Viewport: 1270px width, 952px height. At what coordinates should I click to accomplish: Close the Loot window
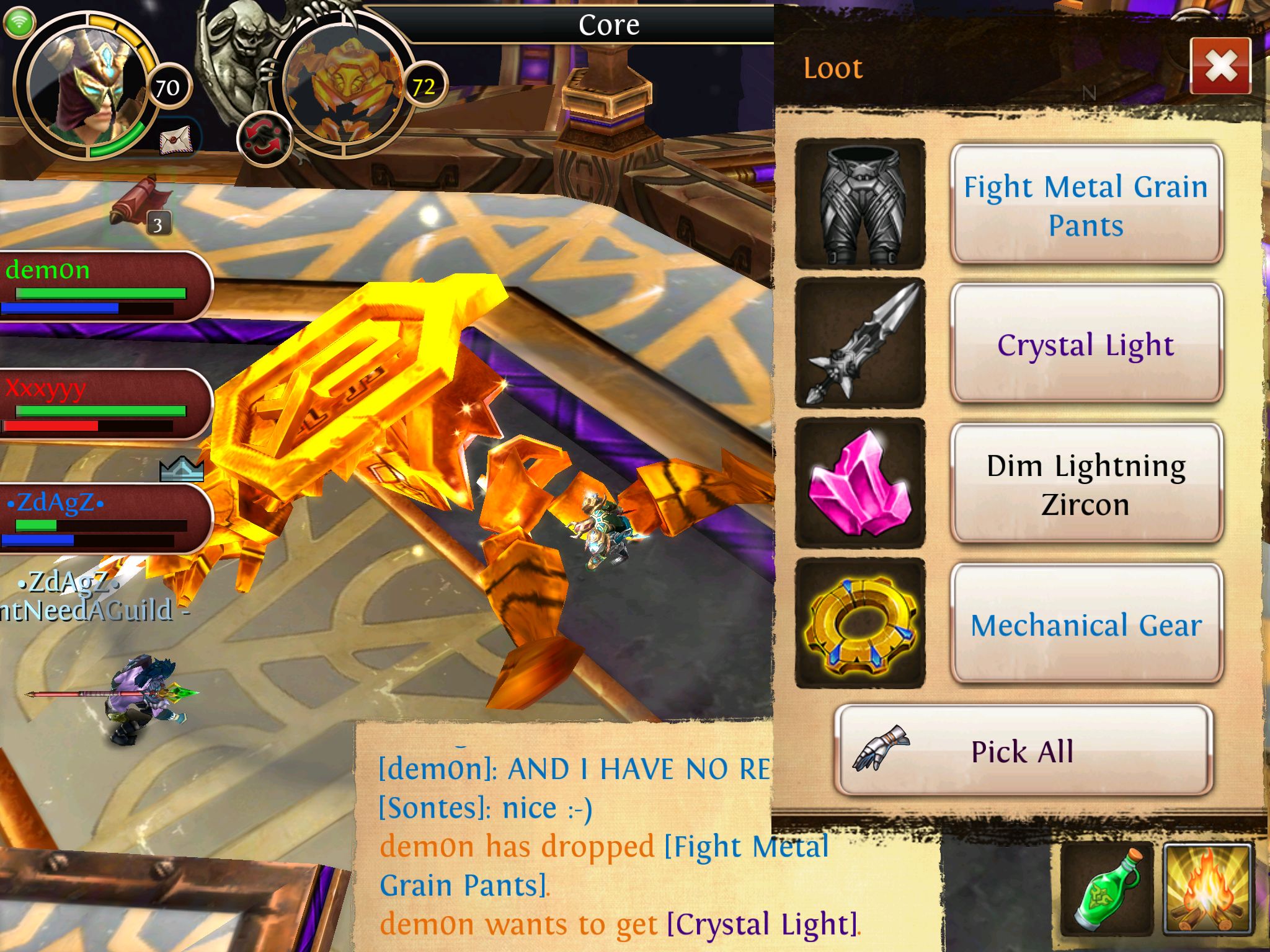tap(1220, 66)
